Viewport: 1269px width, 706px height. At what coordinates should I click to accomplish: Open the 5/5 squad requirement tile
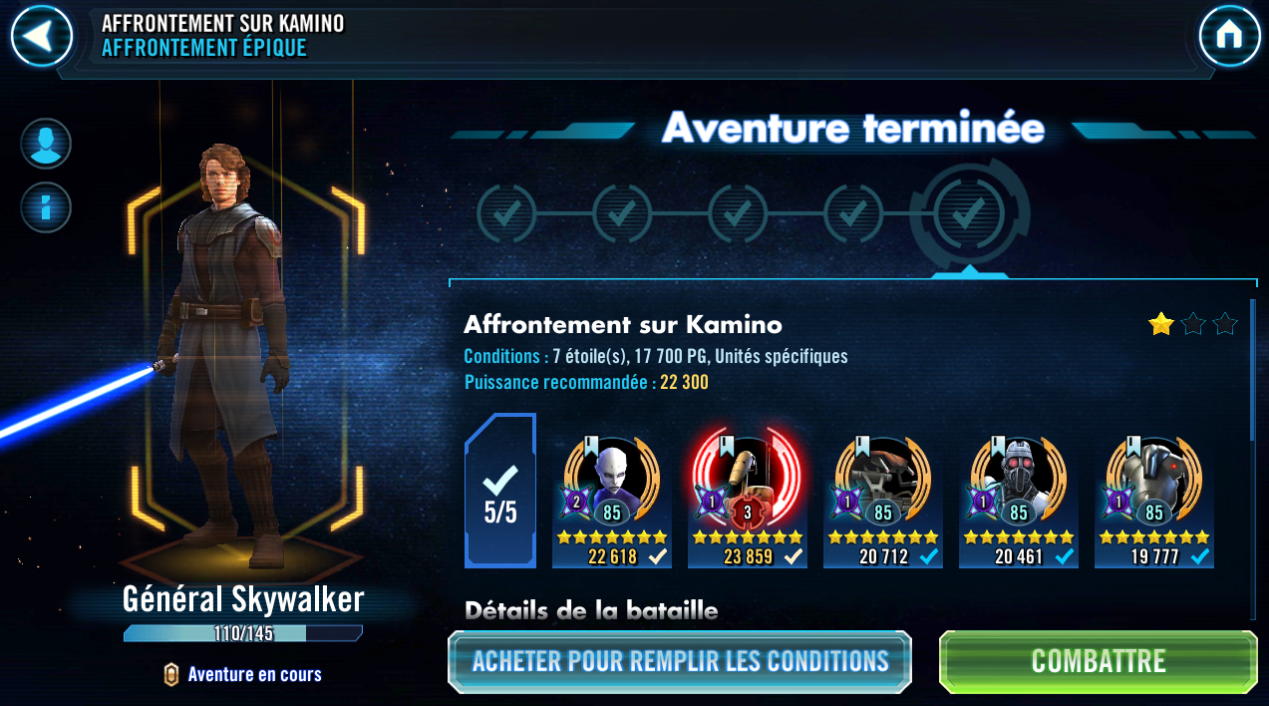coord(500,492)
